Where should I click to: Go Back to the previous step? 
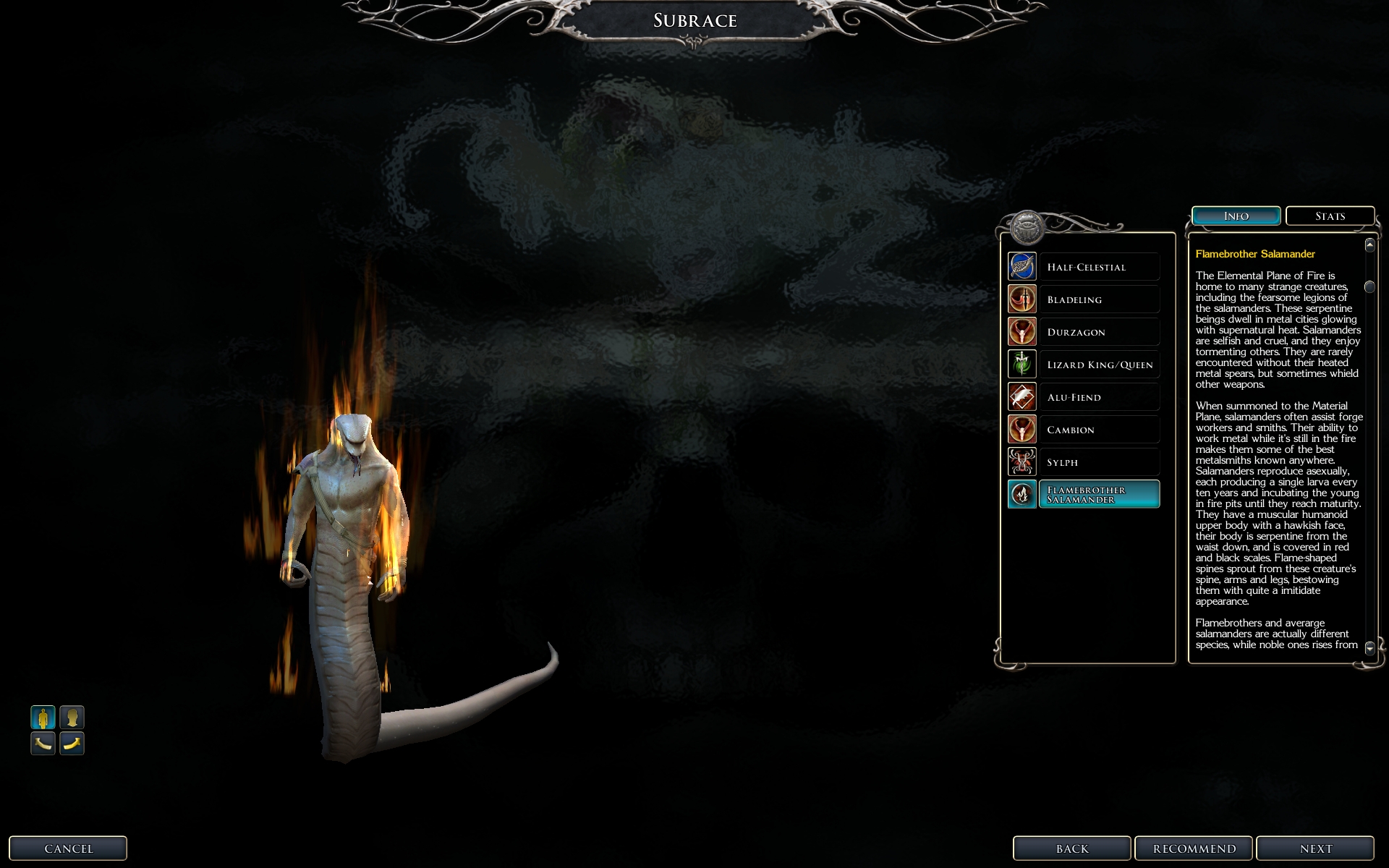pos(1071,848)
